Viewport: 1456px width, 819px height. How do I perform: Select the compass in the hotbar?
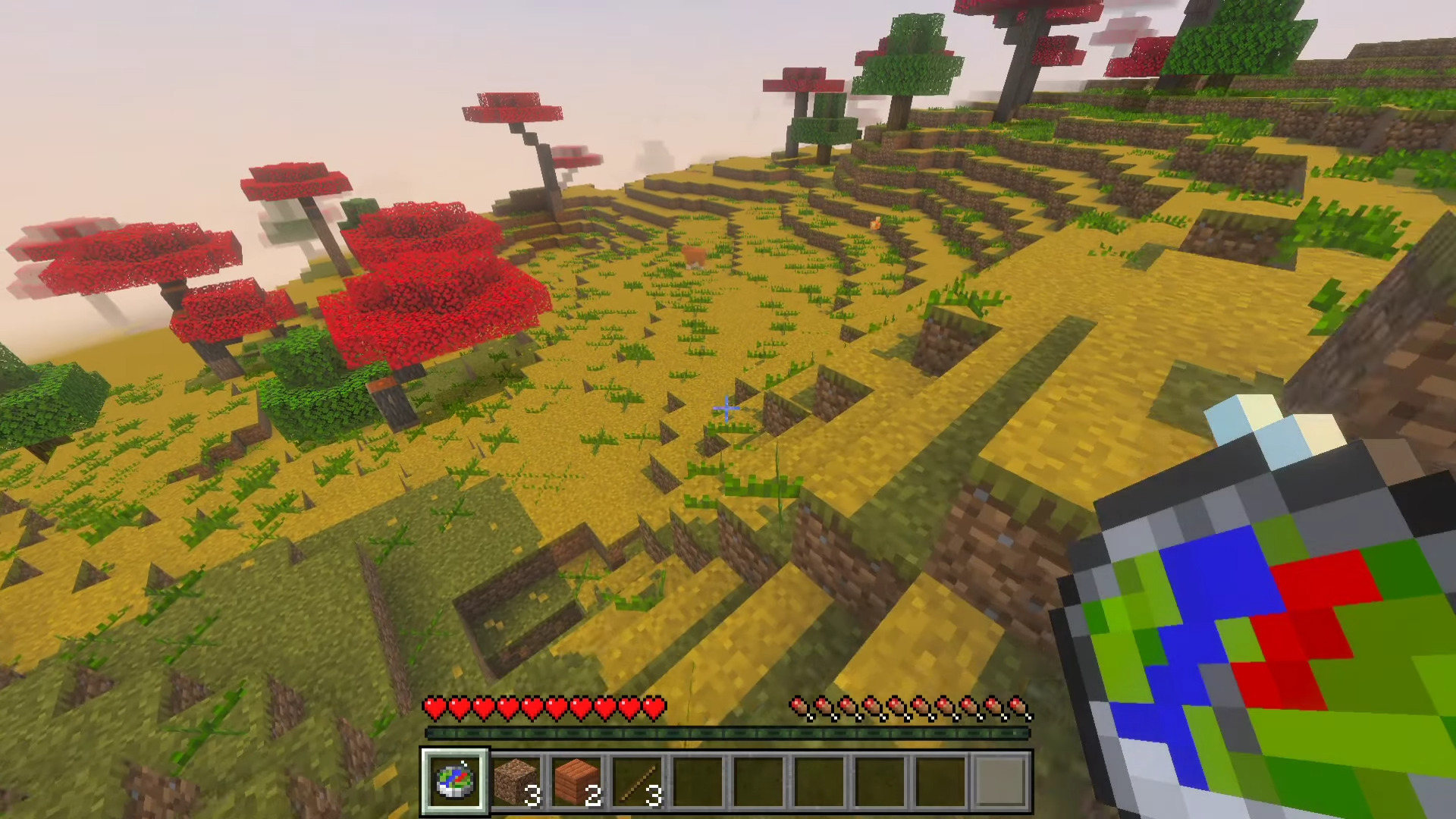(455, 780)
